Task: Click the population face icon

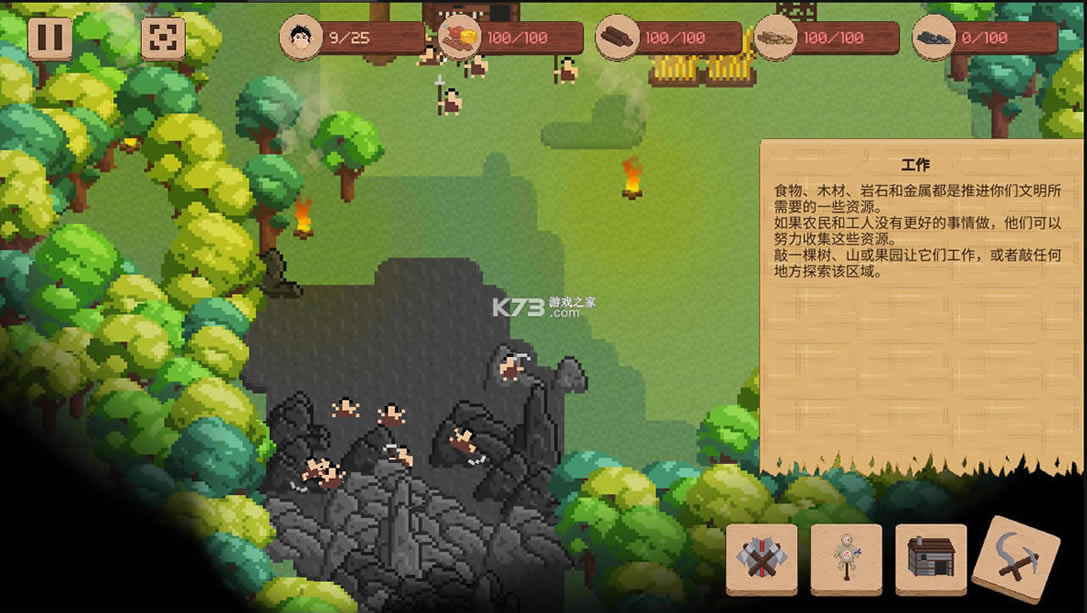Action: pos(300,38)
